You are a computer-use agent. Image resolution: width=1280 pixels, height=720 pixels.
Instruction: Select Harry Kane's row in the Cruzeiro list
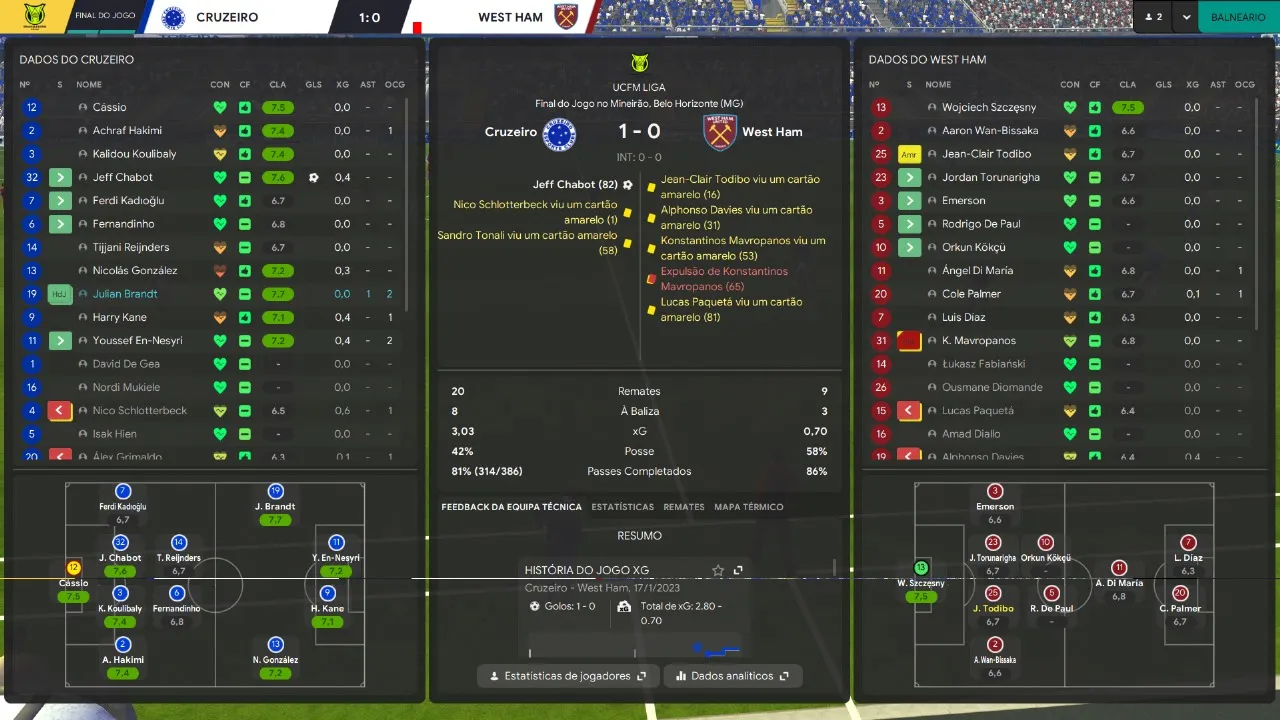(119, 317)
